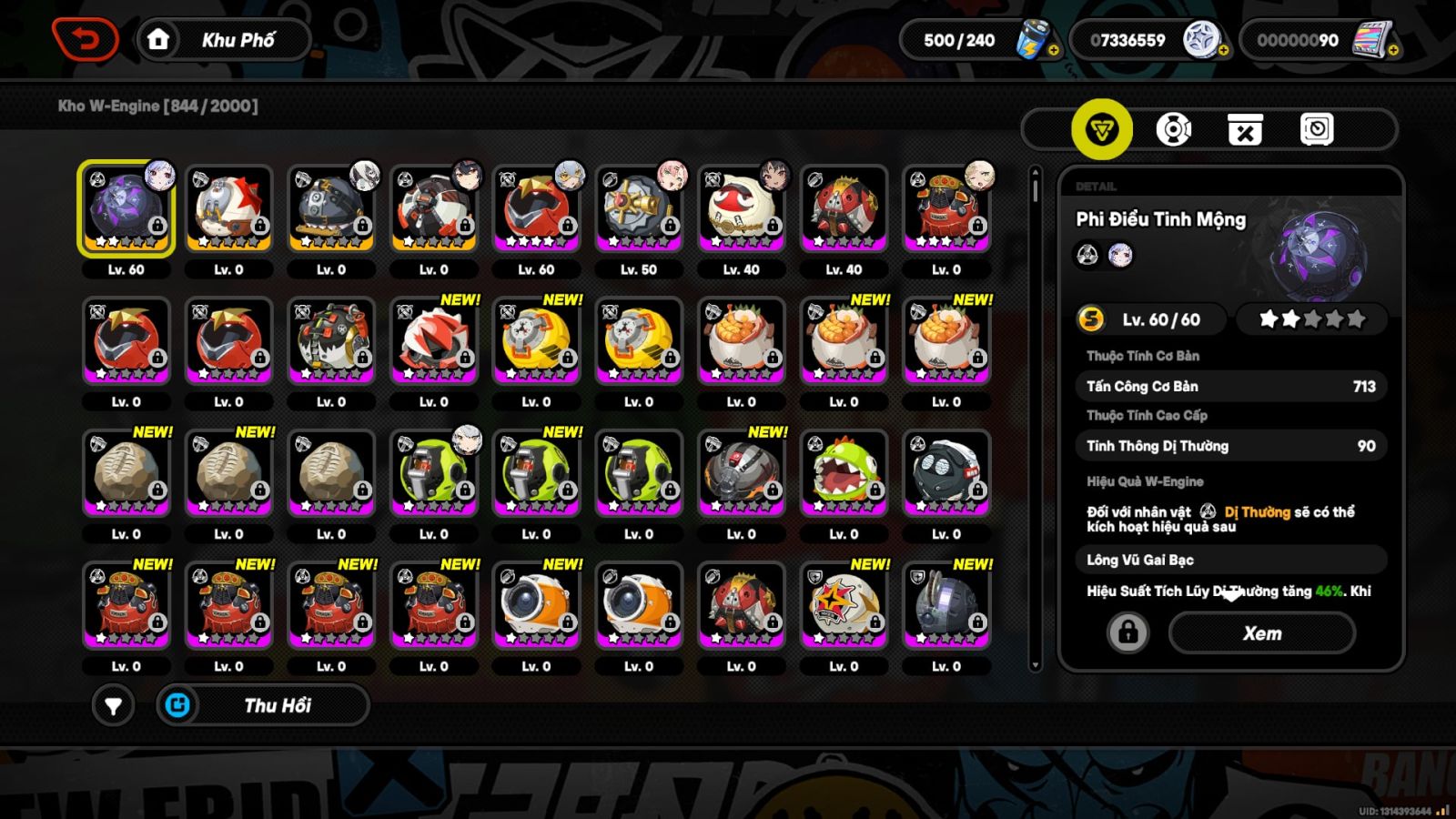Screen dimensions: 1456x819
Task: Switch to the safe vault tab
Action: pyautogui.click(x=1316, y=129)
